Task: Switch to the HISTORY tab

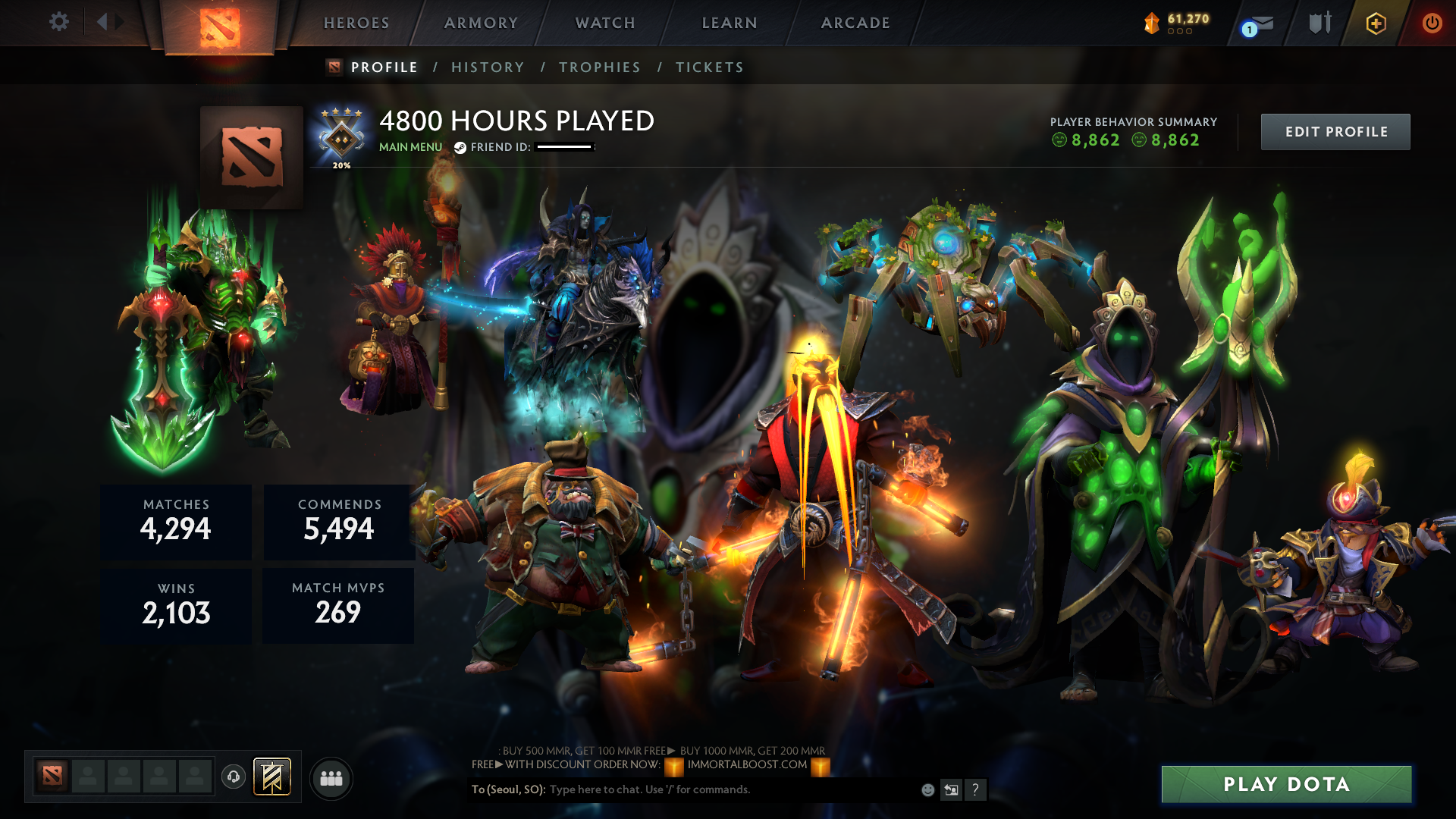Action: point(488,67)
